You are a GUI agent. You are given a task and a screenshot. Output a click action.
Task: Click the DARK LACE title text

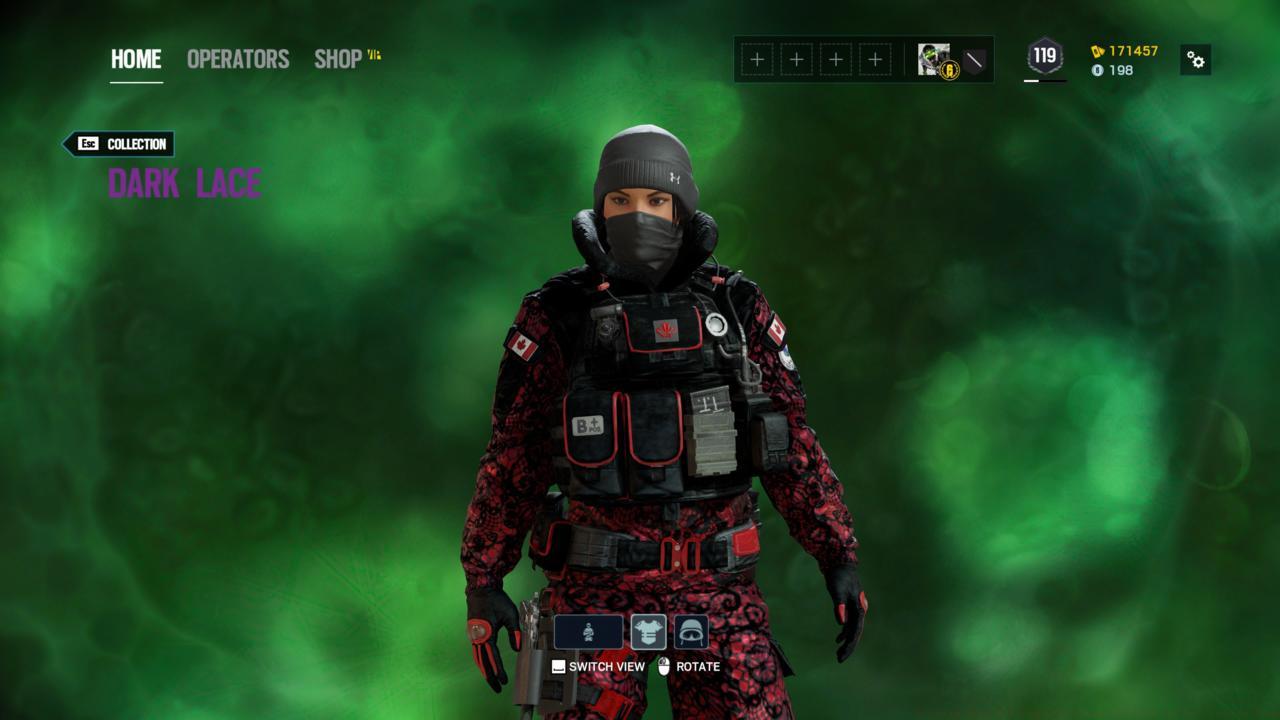click(x=185, y=183)
